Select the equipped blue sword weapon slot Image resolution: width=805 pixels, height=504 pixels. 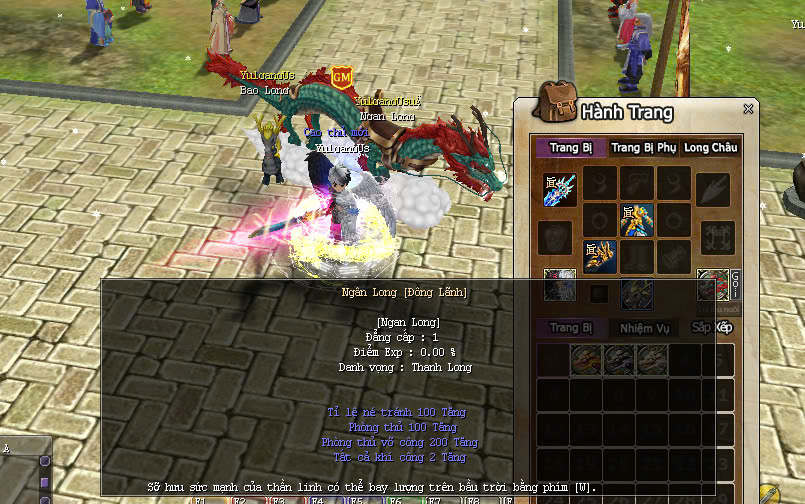[560, 189]
